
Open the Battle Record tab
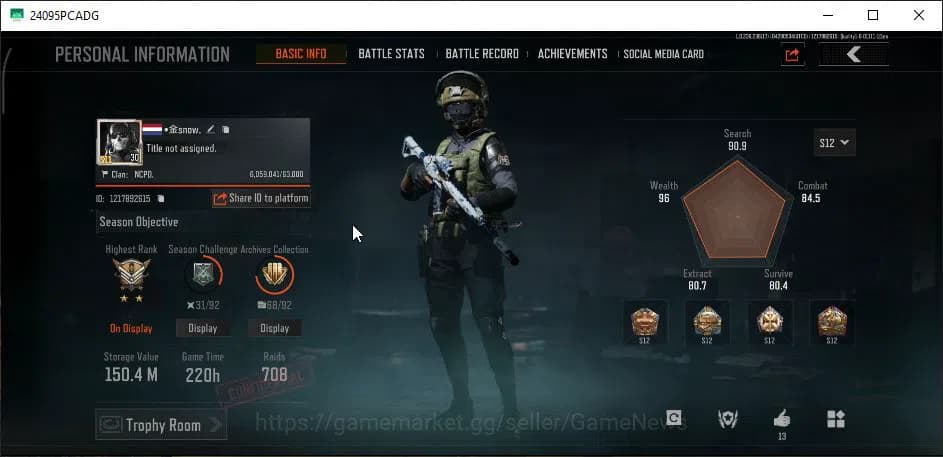pos(482,54)
